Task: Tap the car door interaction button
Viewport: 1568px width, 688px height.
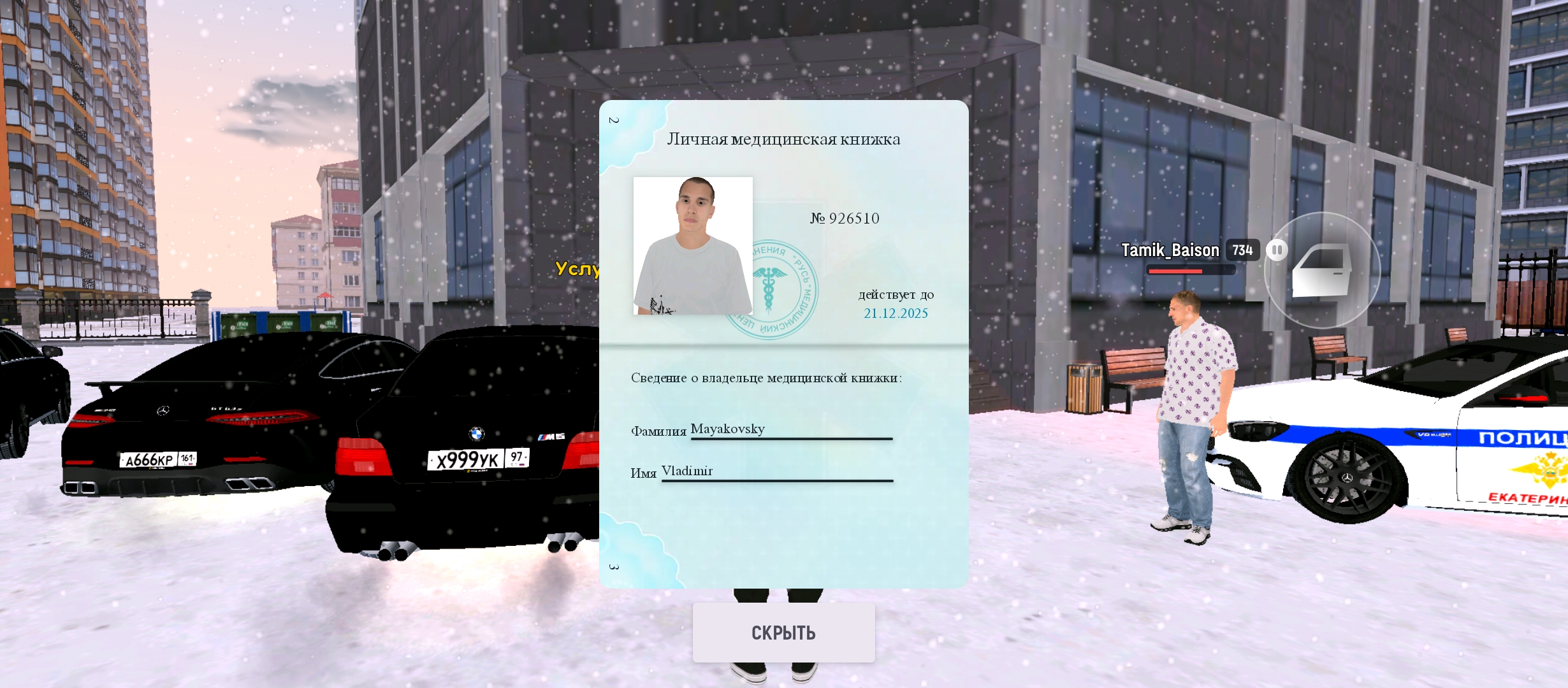Action: tap(1322, 271)
